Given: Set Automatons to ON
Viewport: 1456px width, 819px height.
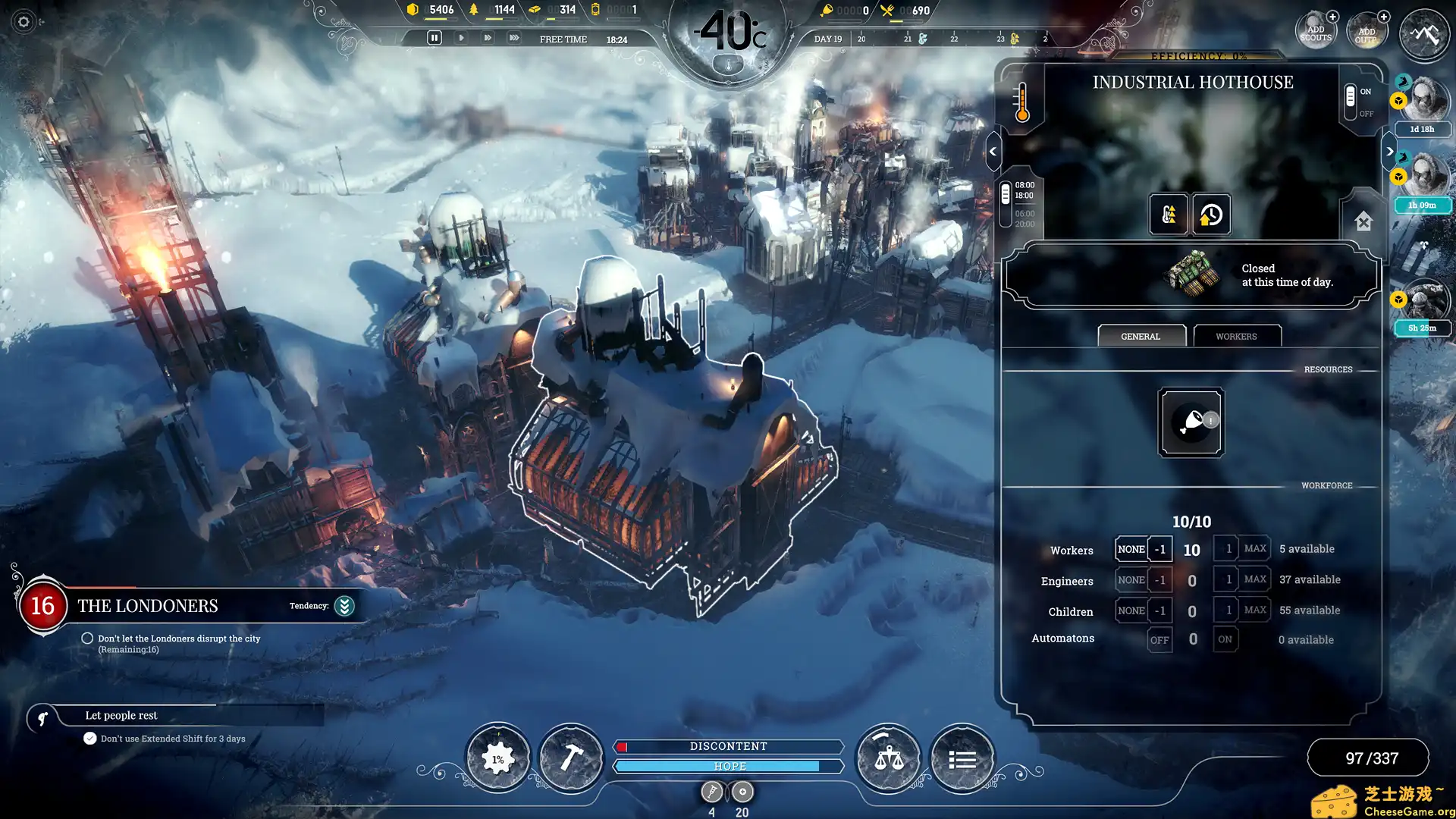Looking at the screenshot, I should point(1225,639).
